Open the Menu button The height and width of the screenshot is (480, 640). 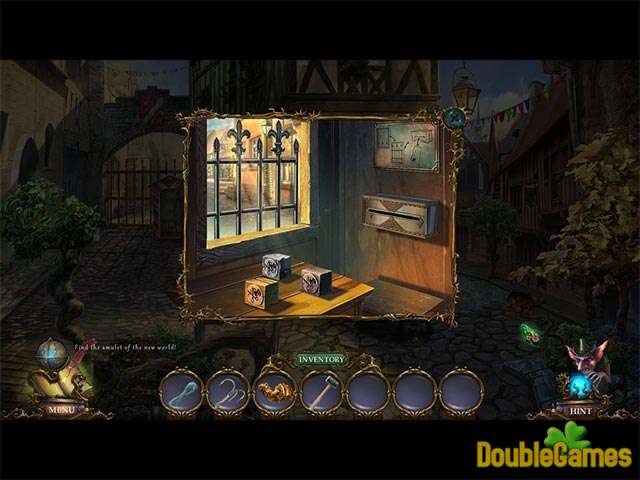click(60, 408)
